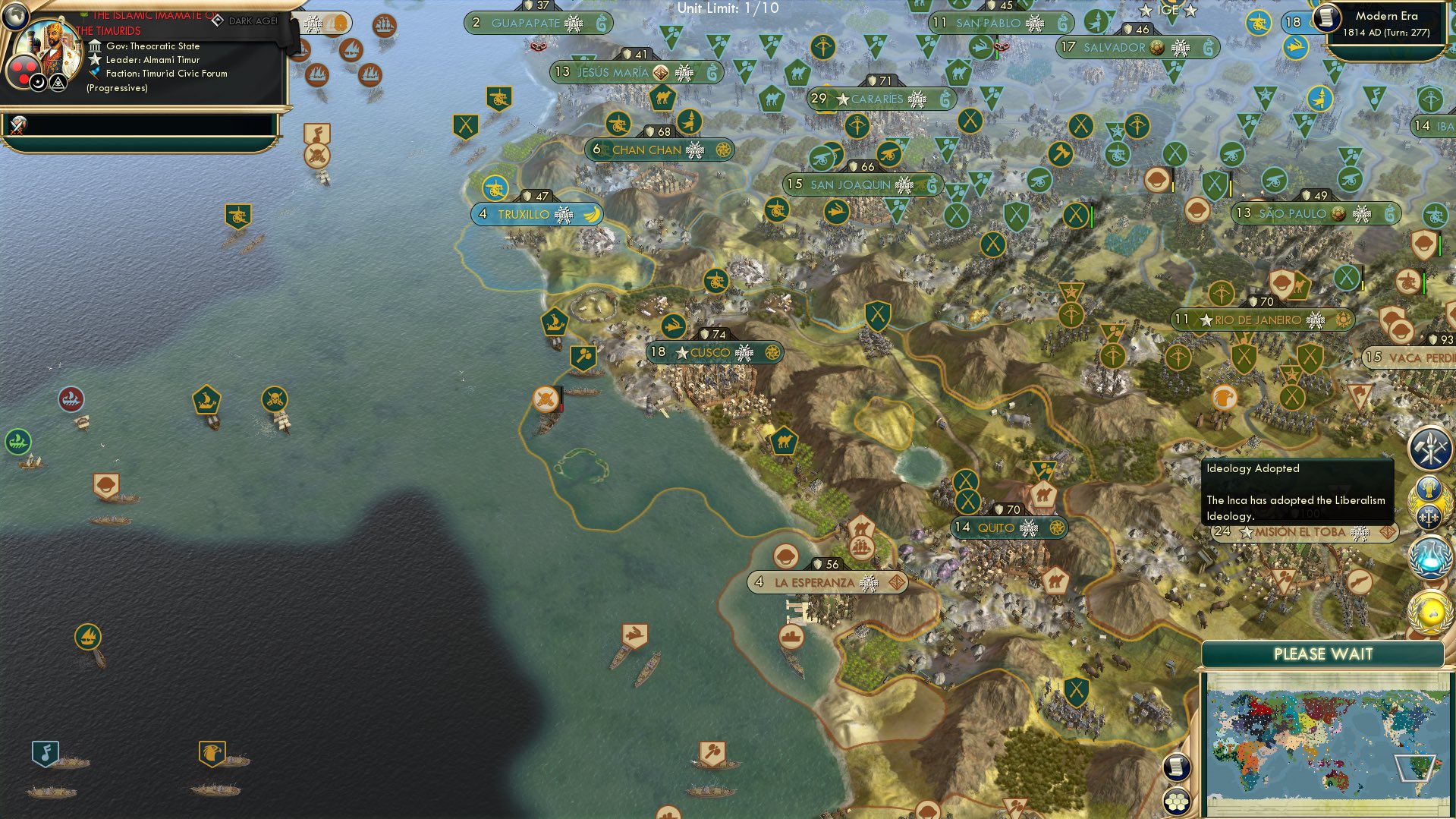Screen dimensions: 1456x819
Task: Open the military overview crossed-hammers icon
Action: (x=1429, y=449)
